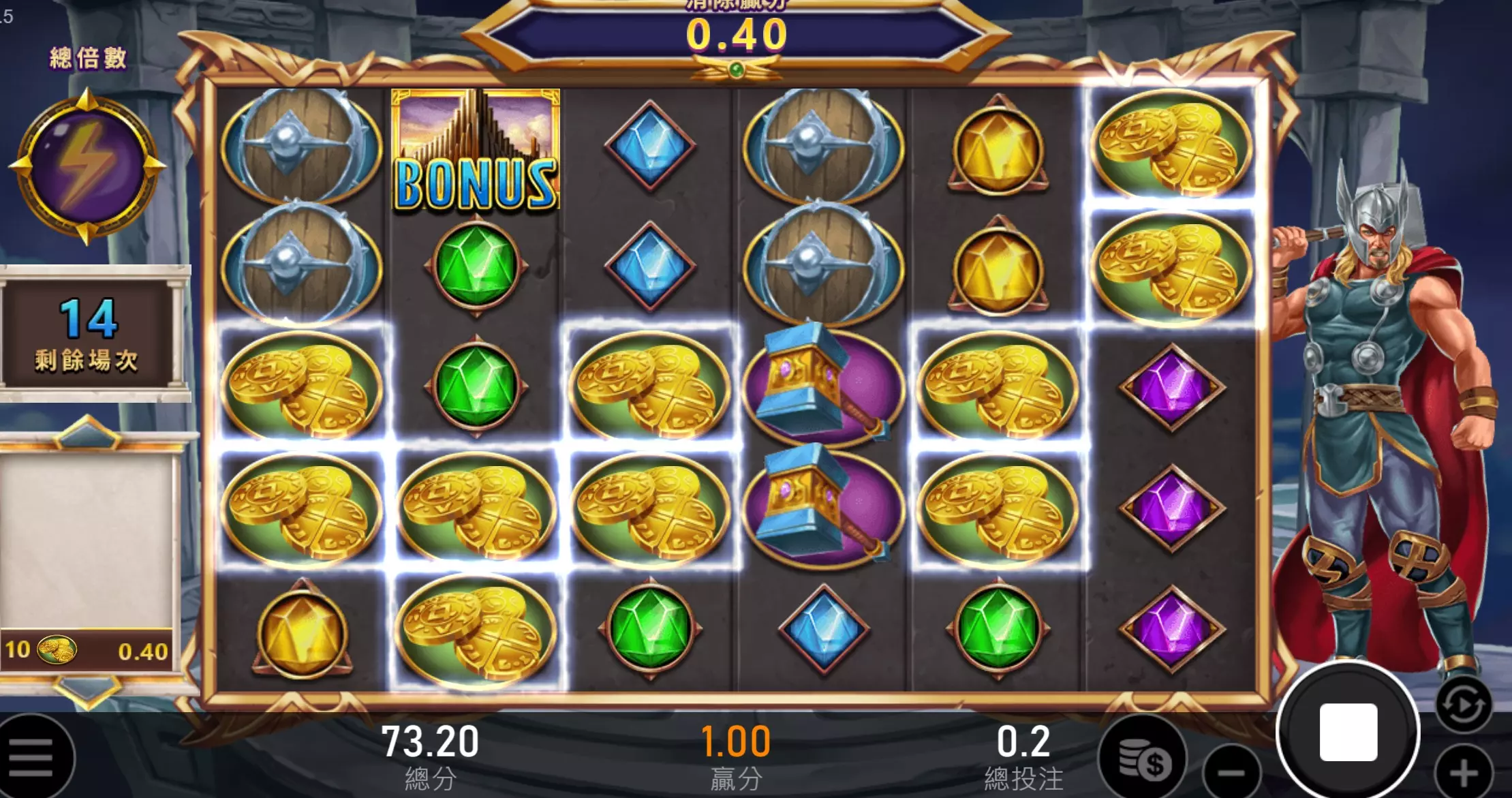Image resolution: width=1512 pixels, height=798 pixels.
Task: Toggle the auto-spin circular arrows button
Action: pyautogui.click(x=1464, y=705)
